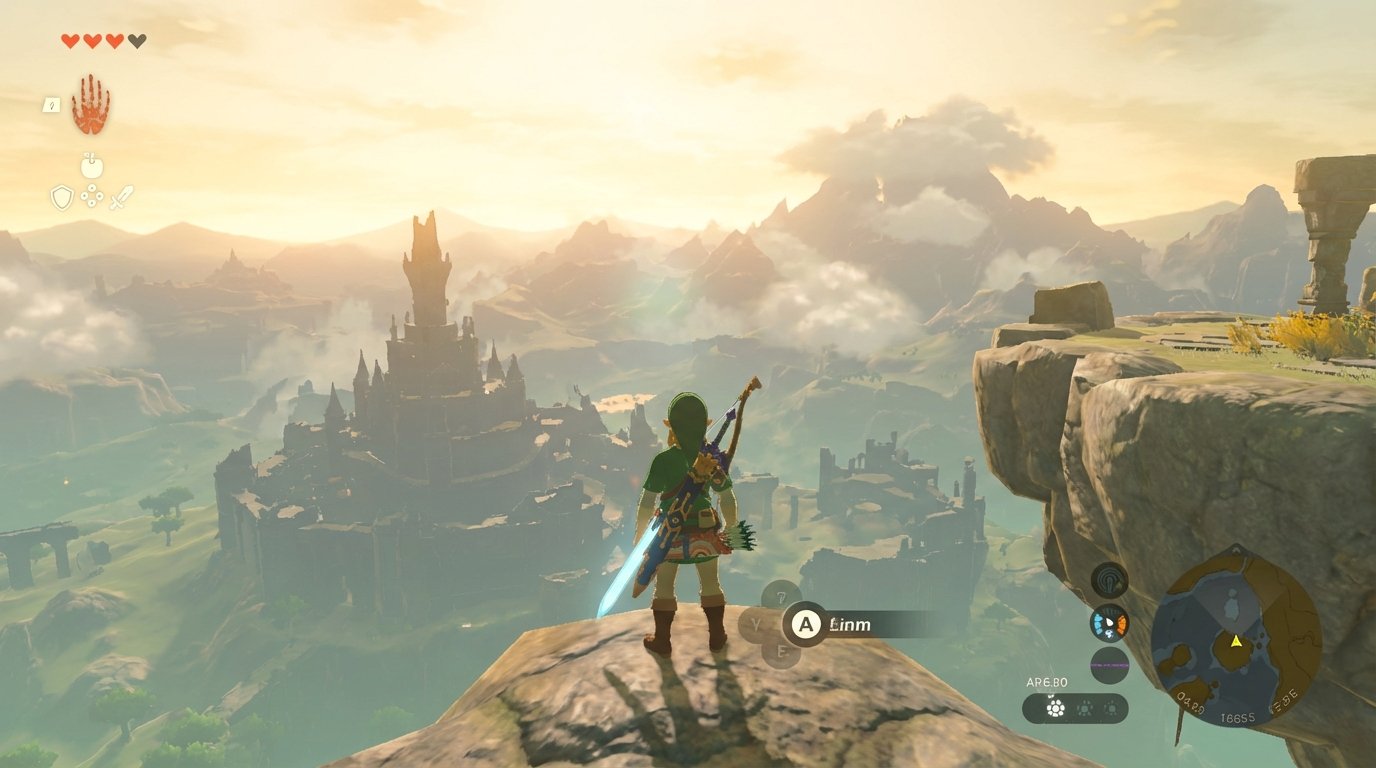Click the purple progress bar on the noise meter
Screen dimensions: 1376x768
[x=1109, y=665]
